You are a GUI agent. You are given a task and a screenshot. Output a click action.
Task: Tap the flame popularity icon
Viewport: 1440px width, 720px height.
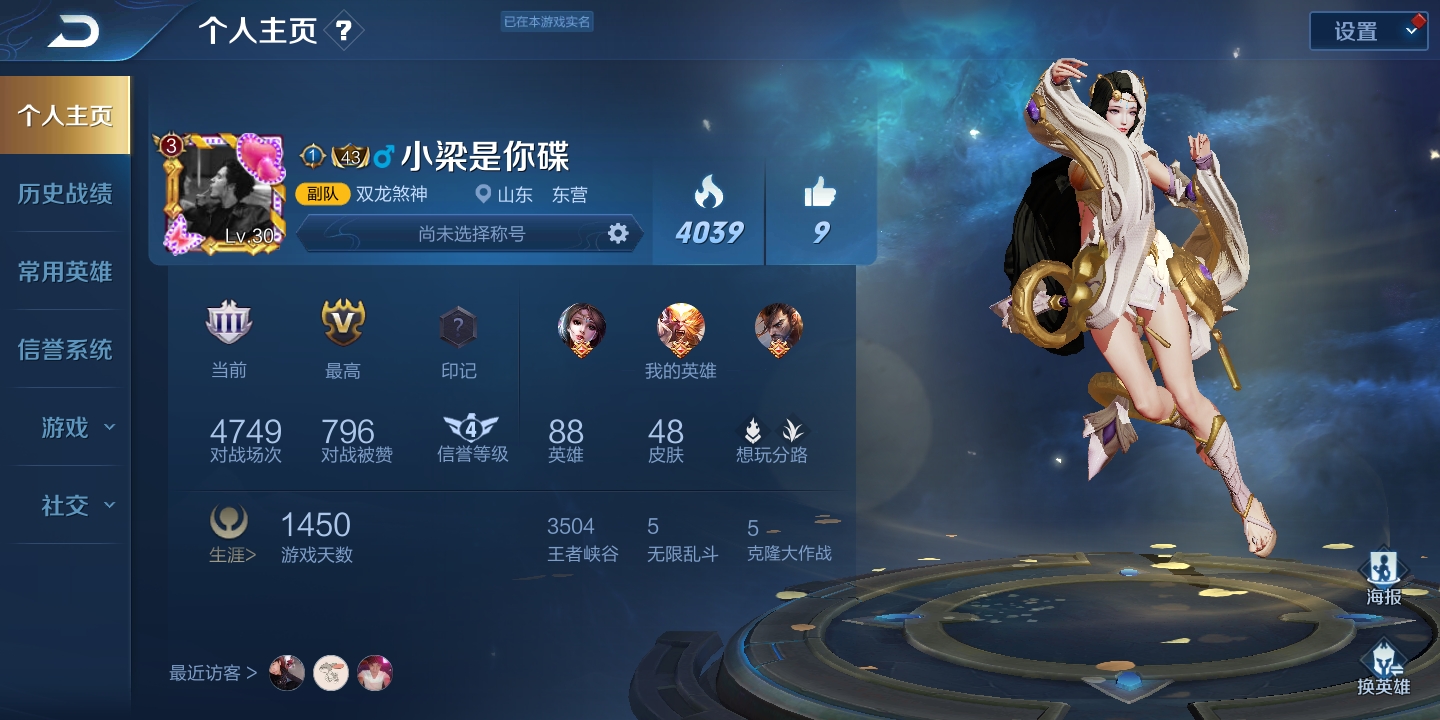(x=708, y=192)
